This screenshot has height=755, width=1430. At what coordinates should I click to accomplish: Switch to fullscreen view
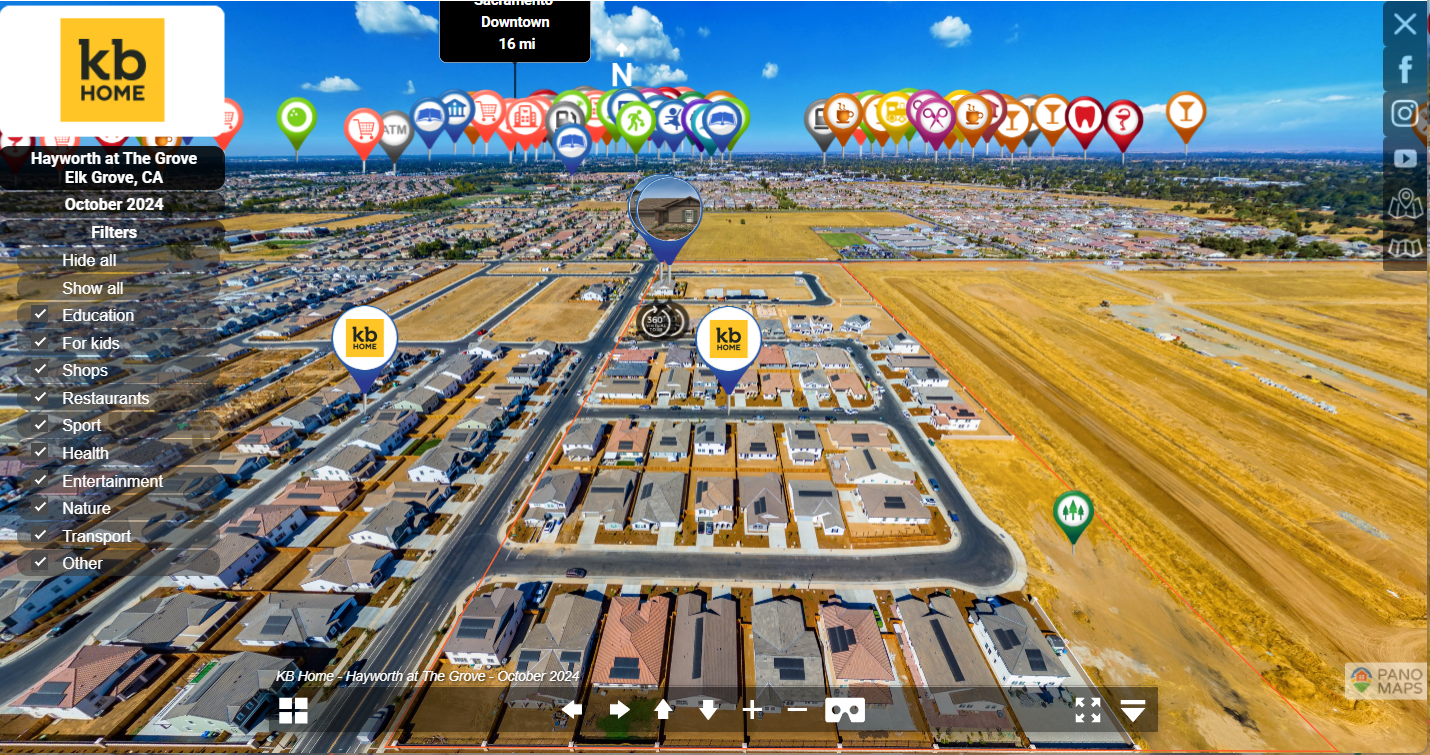[x=1088, y=710]
